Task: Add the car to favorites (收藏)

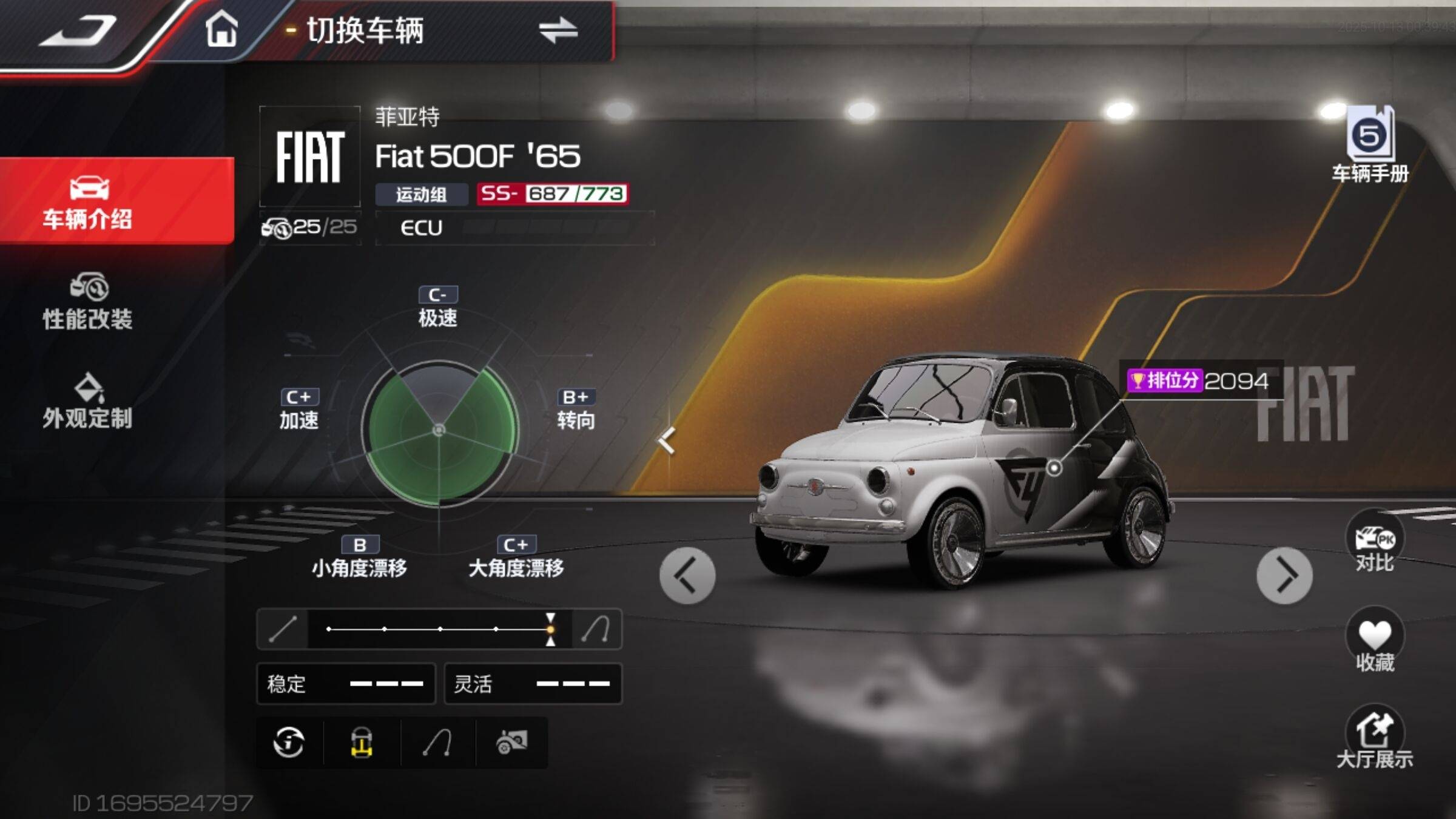Action: [x=1375, y=642]
